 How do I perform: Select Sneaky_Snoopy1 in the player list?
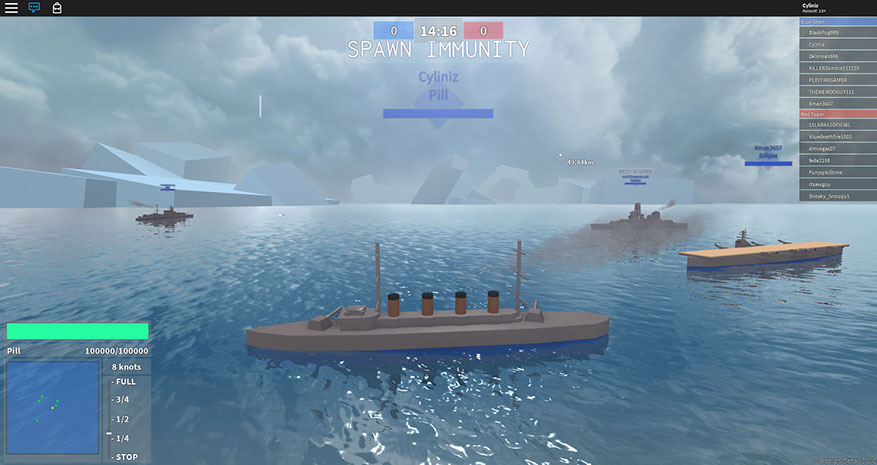coord(837,196)
